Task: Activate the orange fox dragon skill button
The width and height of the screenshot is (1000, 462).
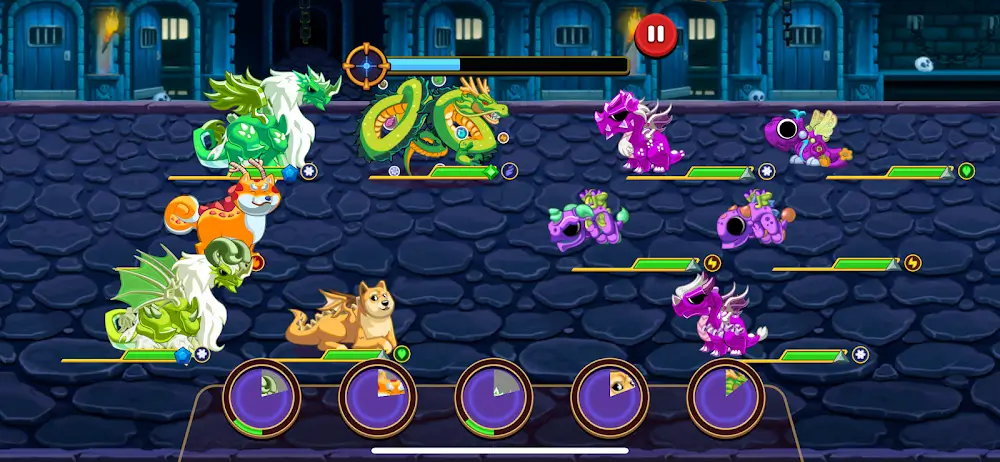Action: pos(378,396)
